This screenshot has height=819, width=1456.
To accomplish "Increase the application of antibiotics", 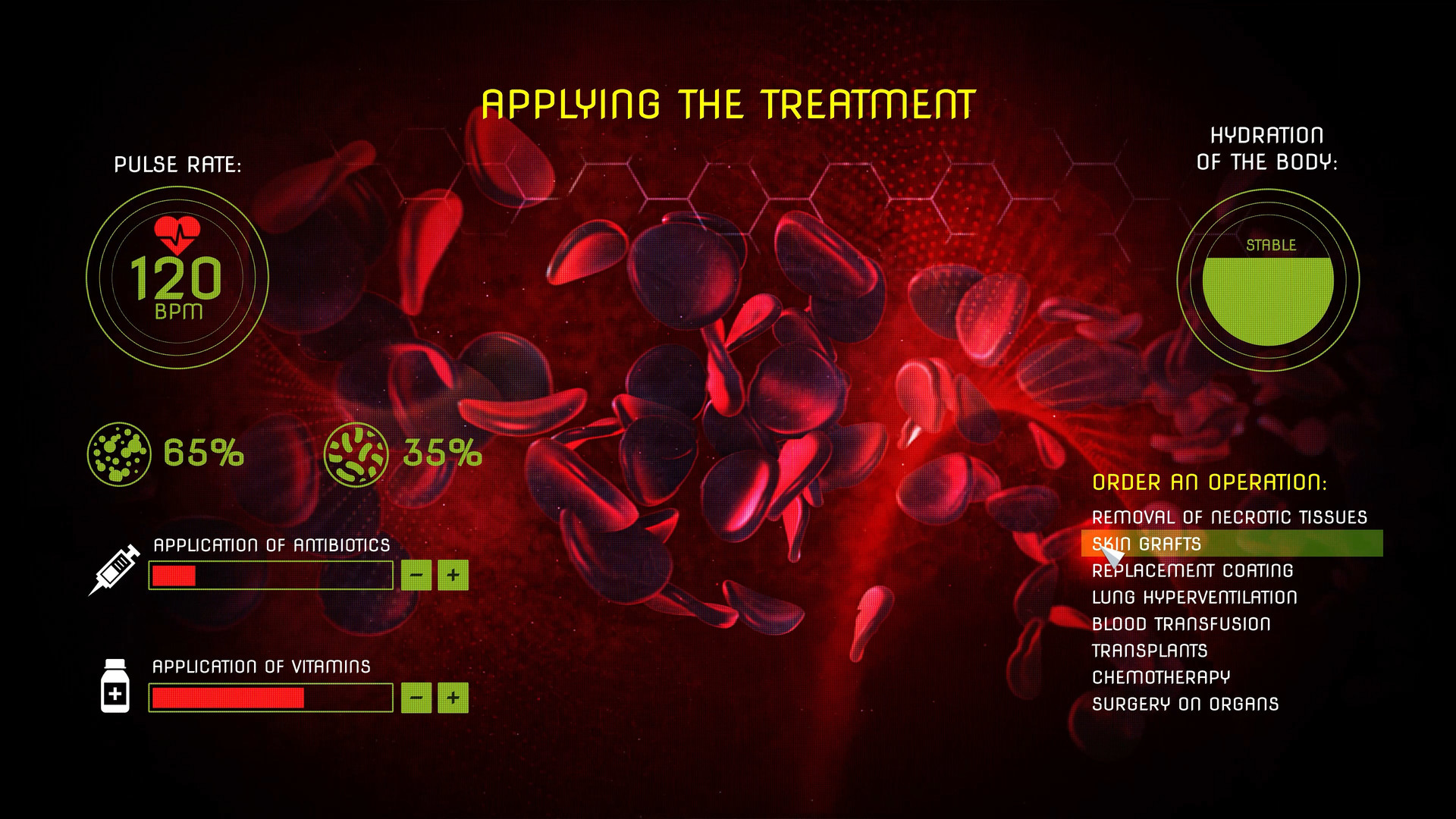I will point(453,575).
